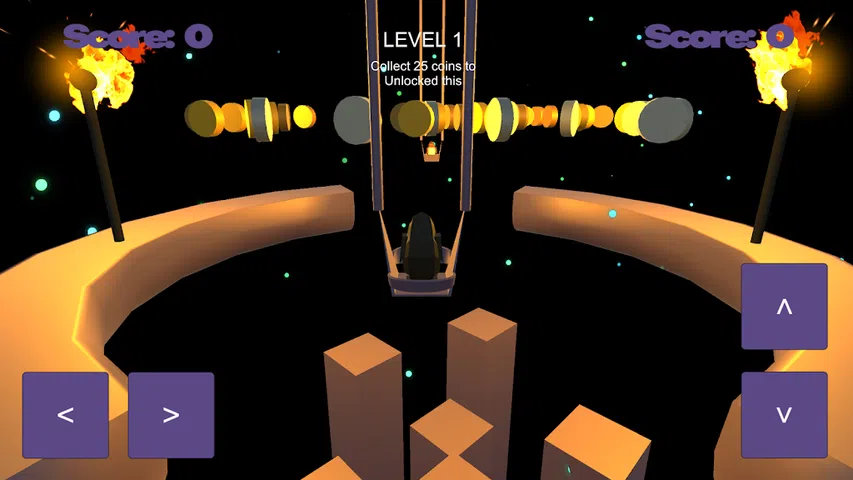This screenshot has height=480, width=853.
Task: Hit the up arrow control button
Action: pos(784,307)
